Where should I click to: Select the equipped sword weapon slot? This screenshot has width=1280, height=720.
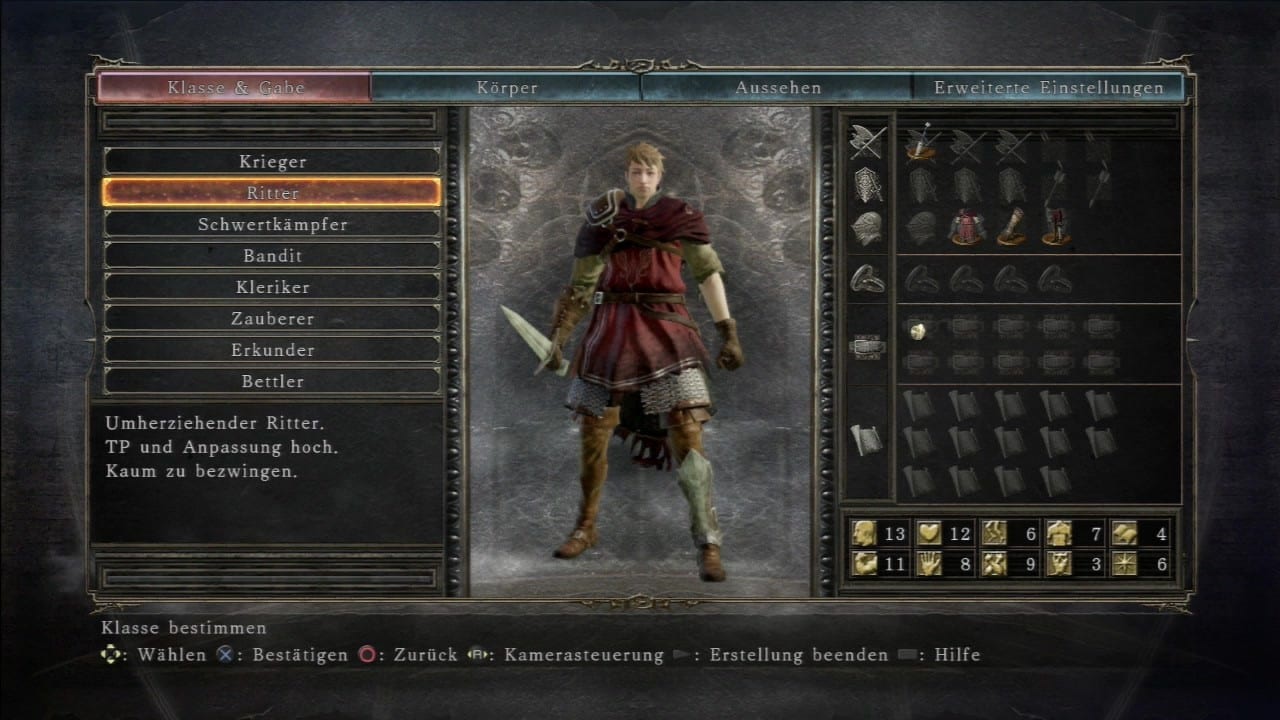click(921, 145)
